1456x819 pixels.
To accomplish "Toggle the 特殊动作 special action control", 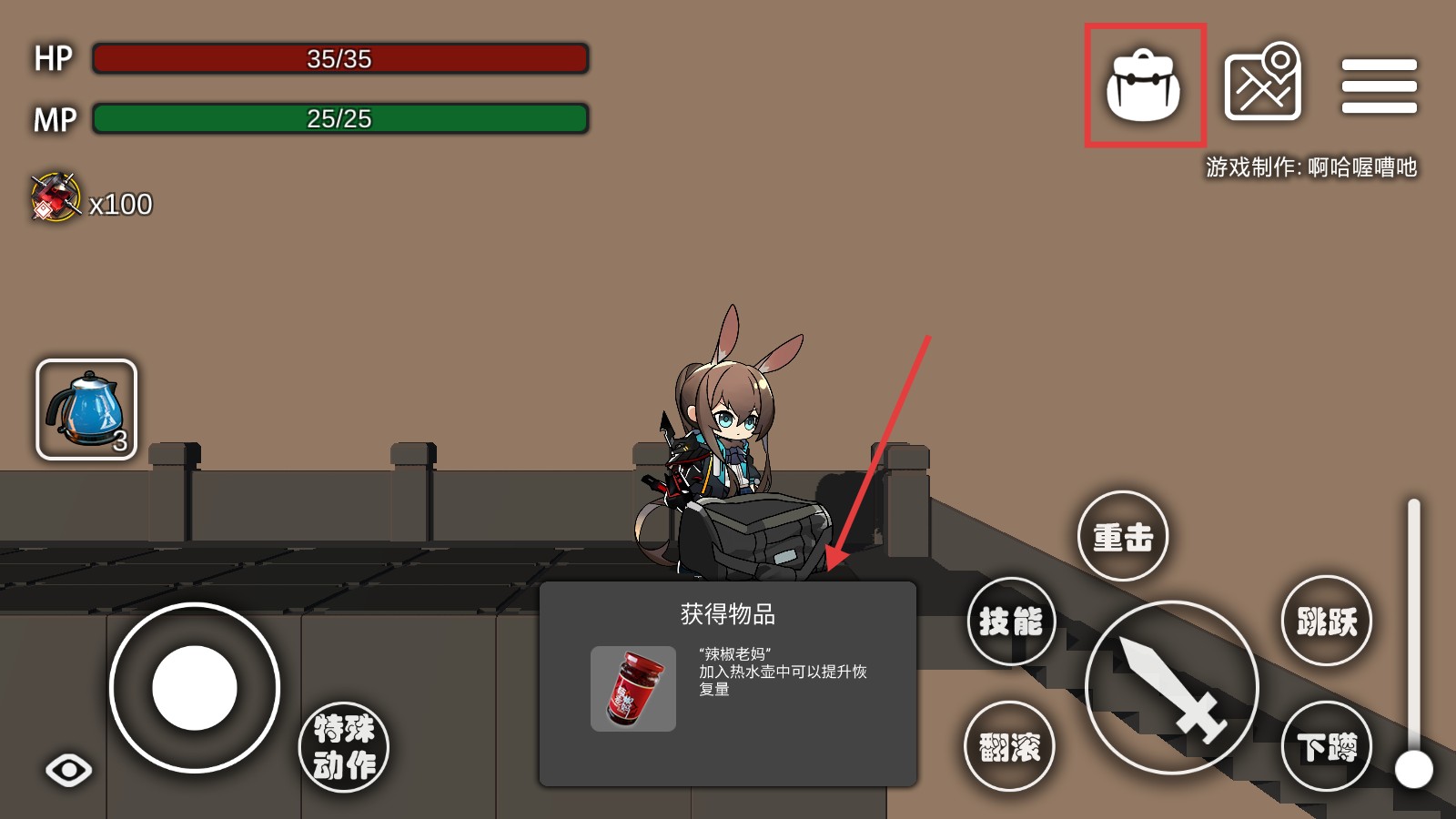I will (x=344, y=746).
